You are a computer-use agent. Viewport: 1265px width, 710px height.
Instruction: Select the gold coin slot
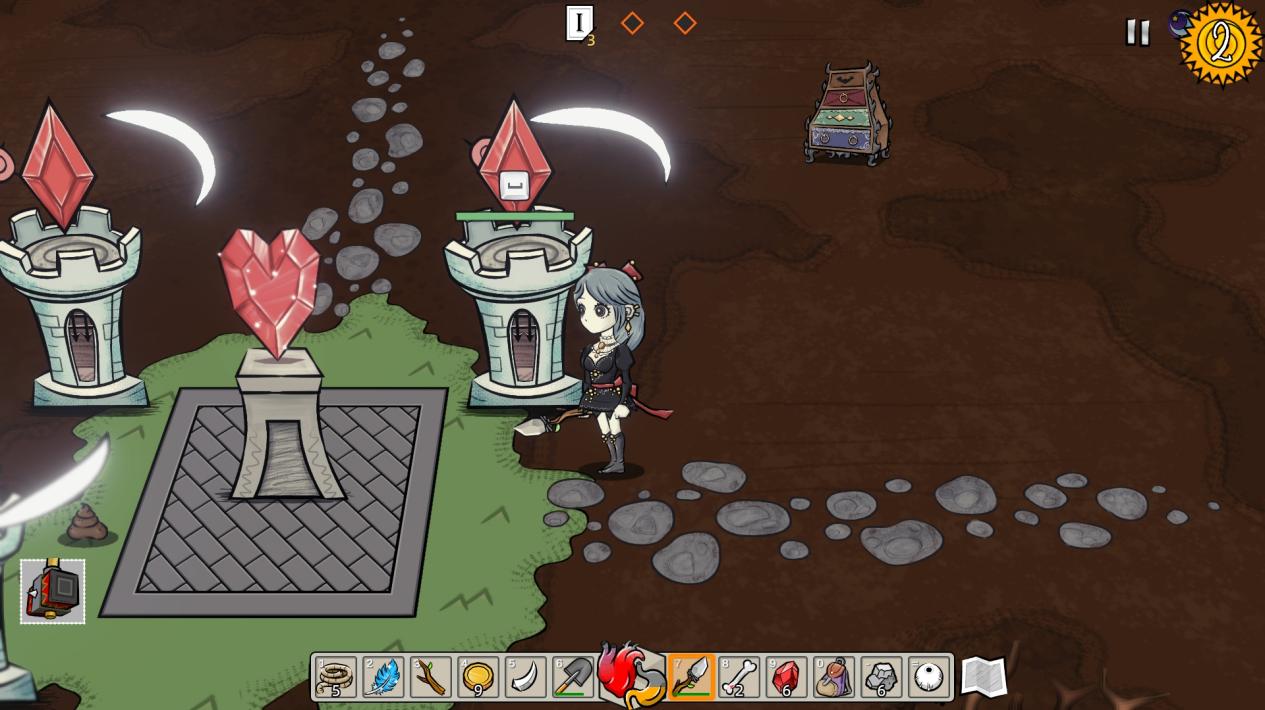(x=478, y=677)
